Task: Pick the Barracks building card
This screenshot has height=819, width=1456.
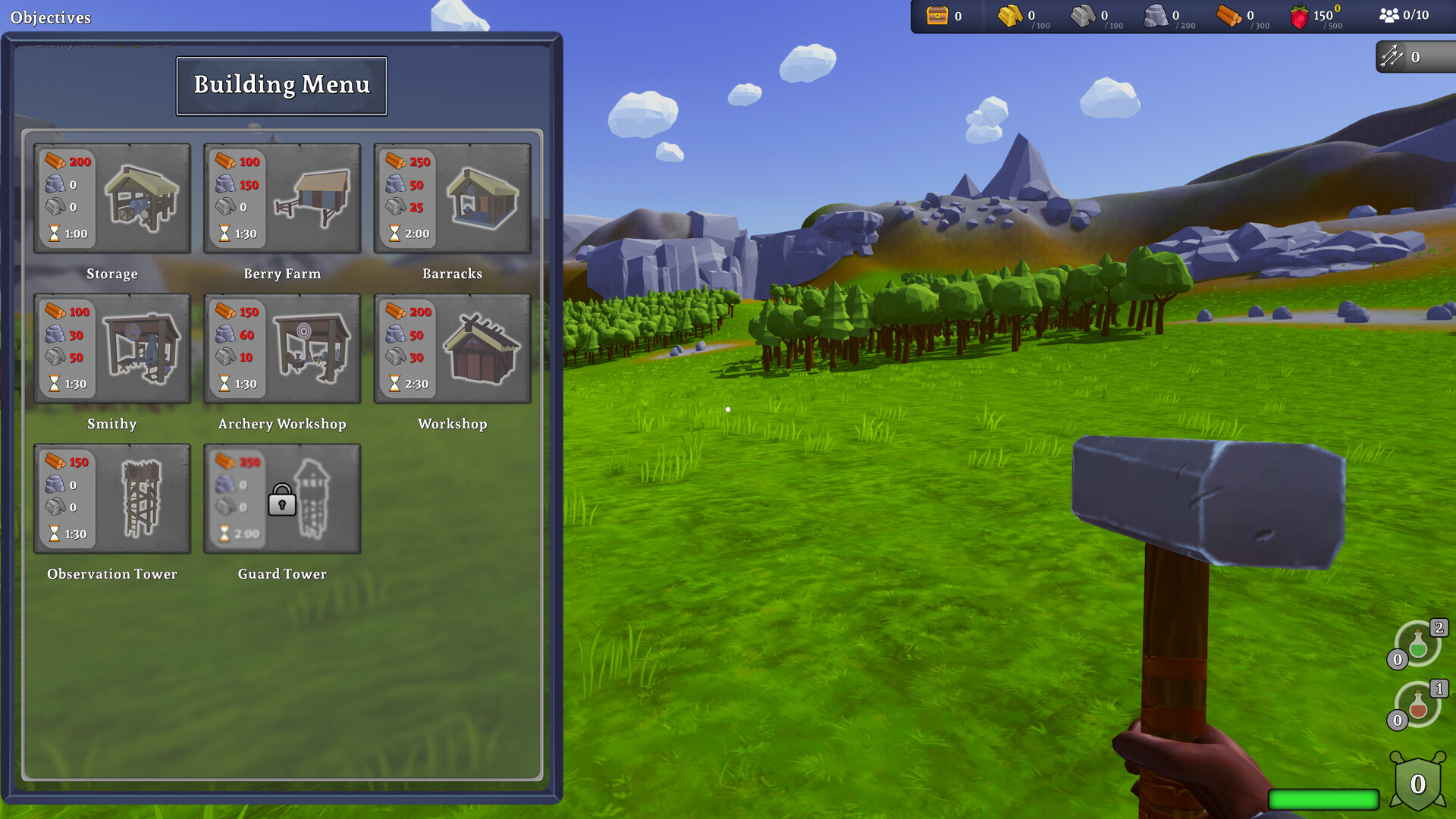Action: 452,199
